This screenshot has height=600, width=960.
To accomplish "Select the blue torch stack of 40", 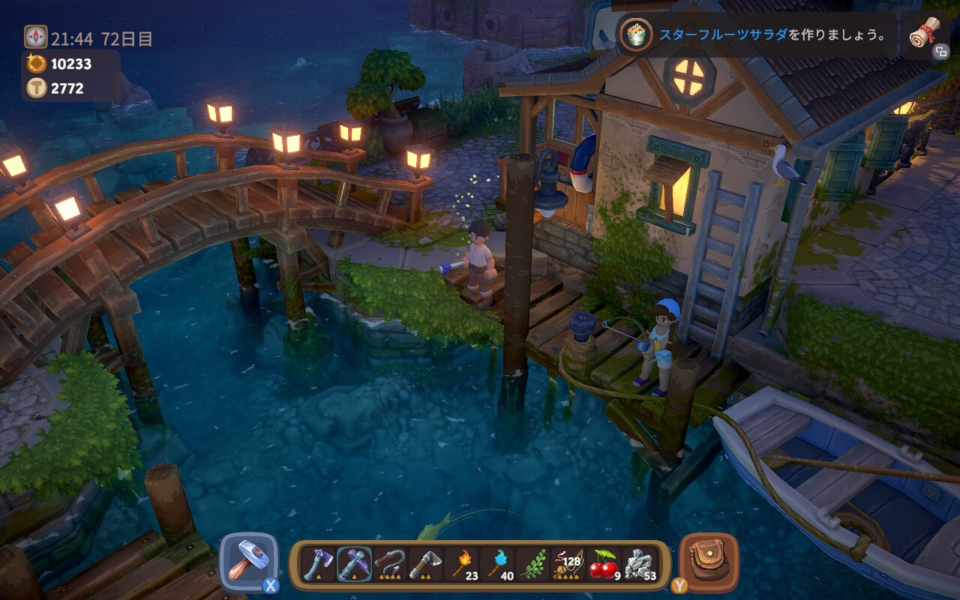I will pos(497,565).
